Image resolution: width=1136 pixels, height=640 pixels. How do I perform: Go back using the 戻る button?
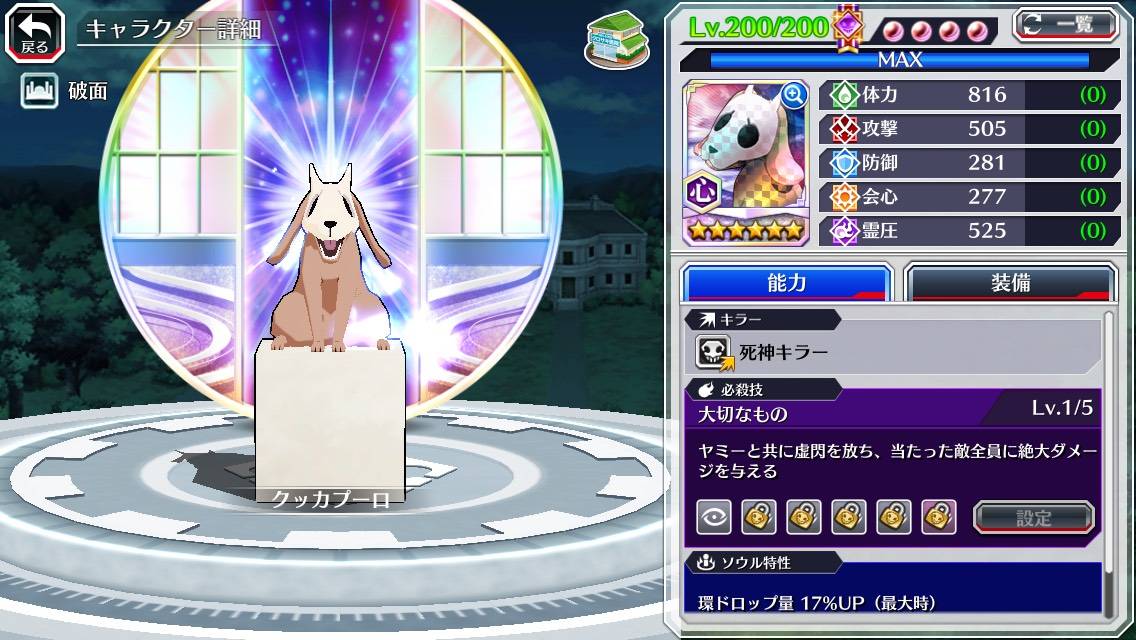34,31
